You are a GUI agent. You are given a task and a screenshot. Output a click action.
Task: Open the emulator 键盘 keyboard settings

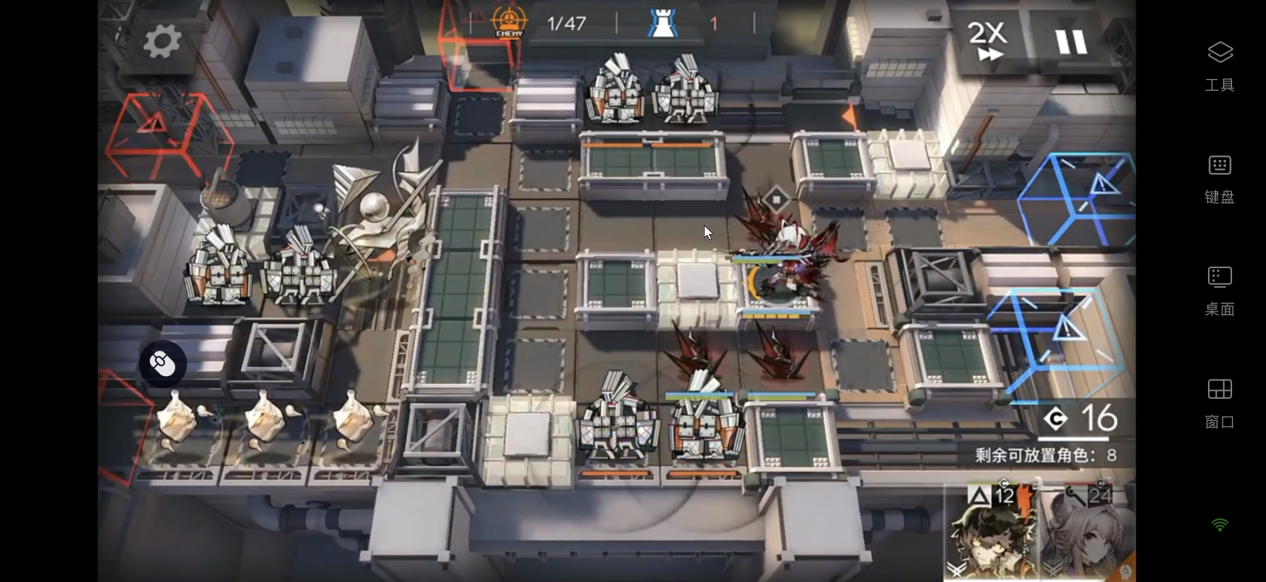point(1219,177)
